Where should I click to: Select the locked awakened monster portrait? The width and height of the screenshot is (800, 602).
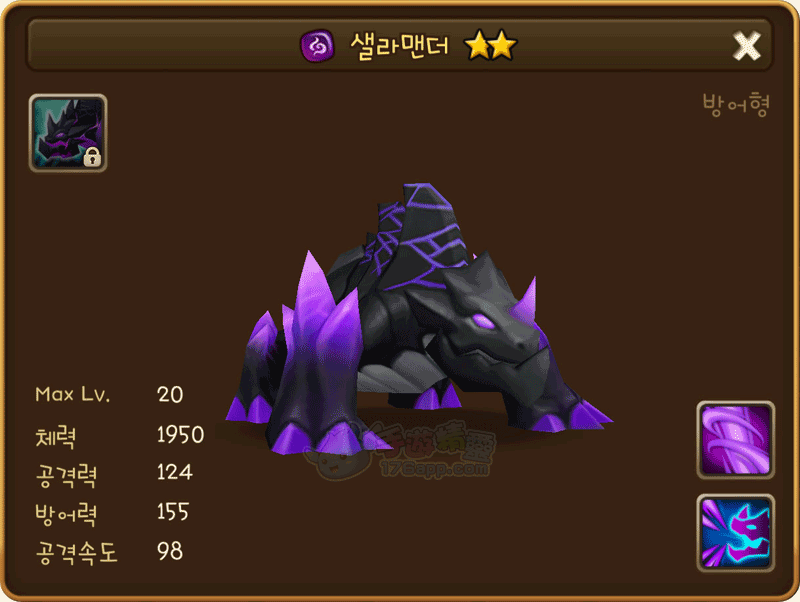[68, 133]
